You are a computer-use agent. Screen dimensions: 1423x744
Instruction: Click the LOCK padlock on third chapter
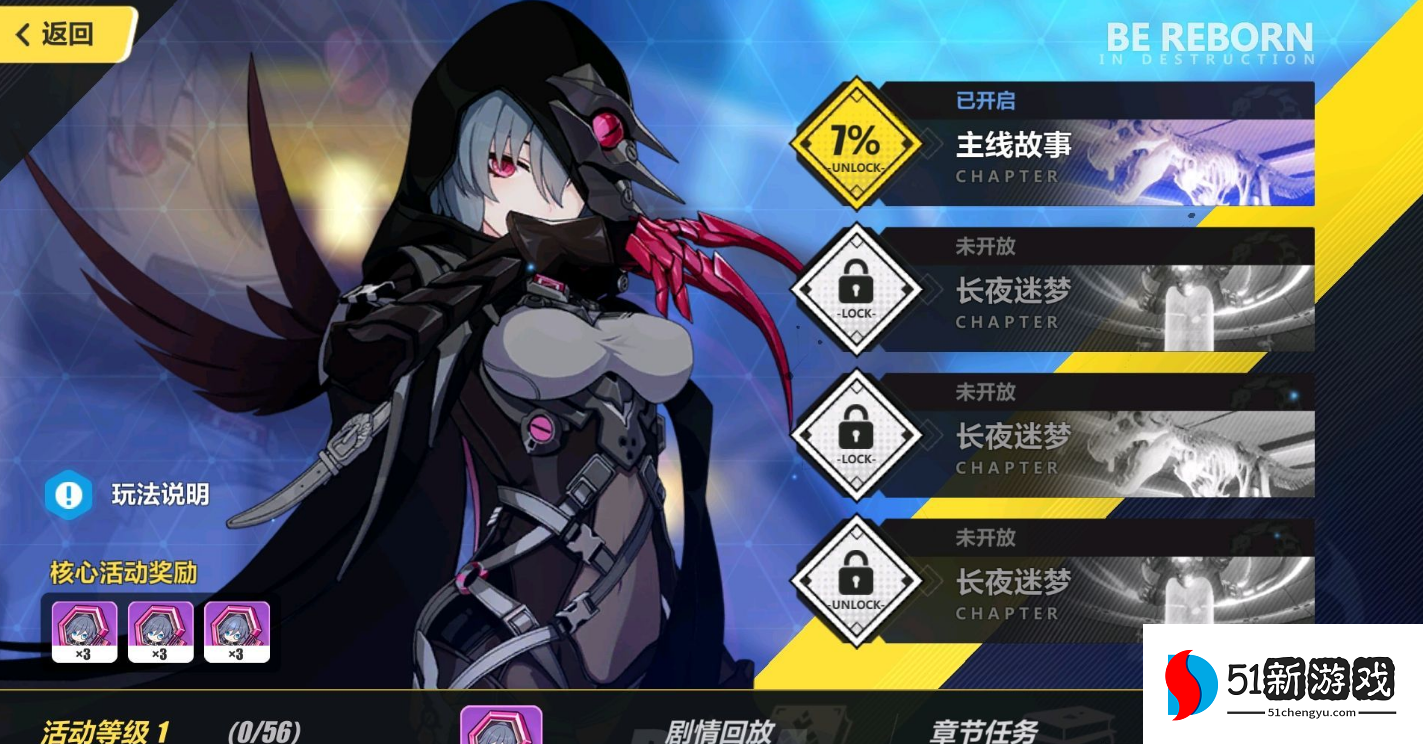coord(855,435)
